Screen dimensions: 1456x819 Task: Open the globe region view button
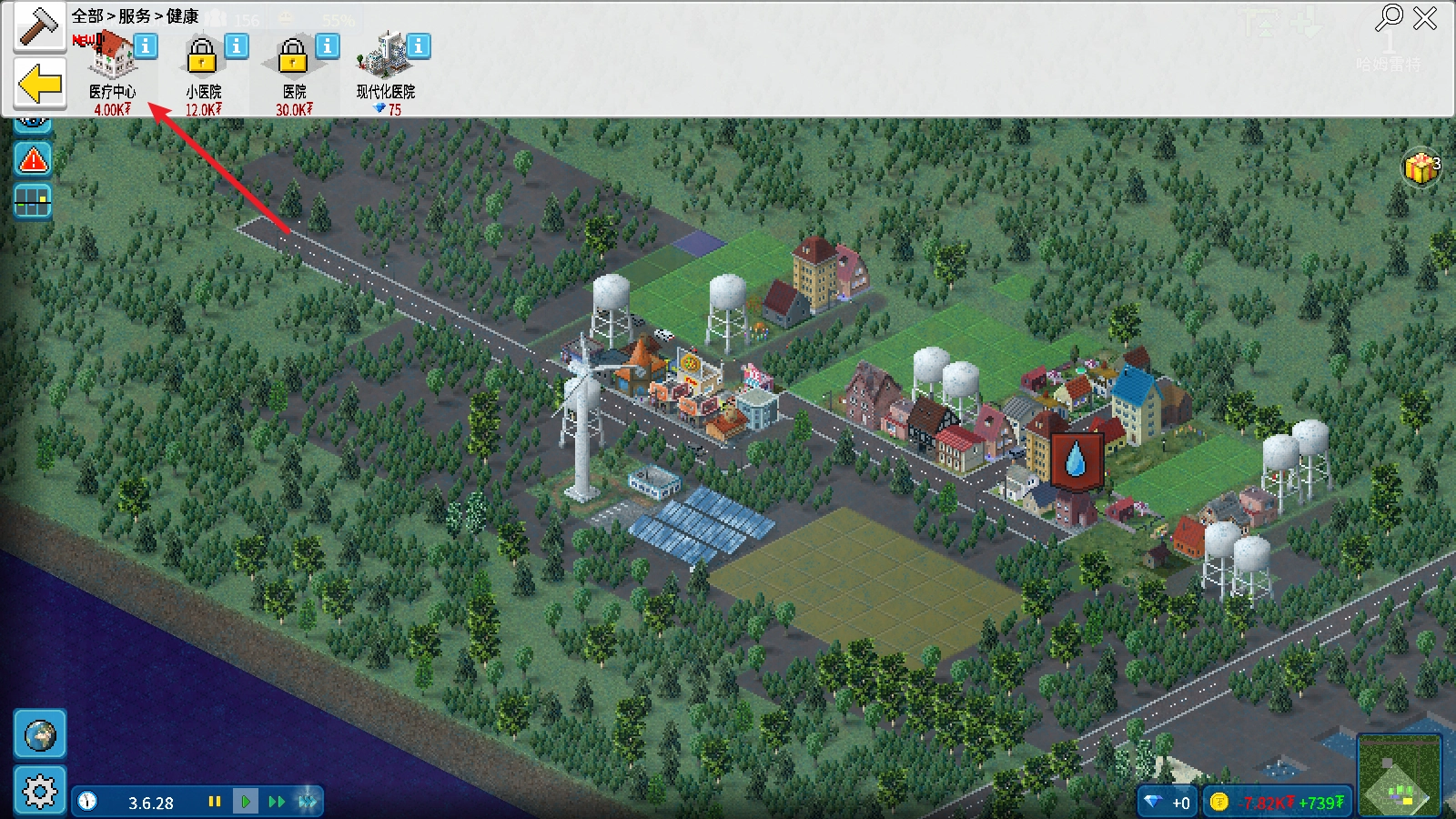[x=40, y=734]
